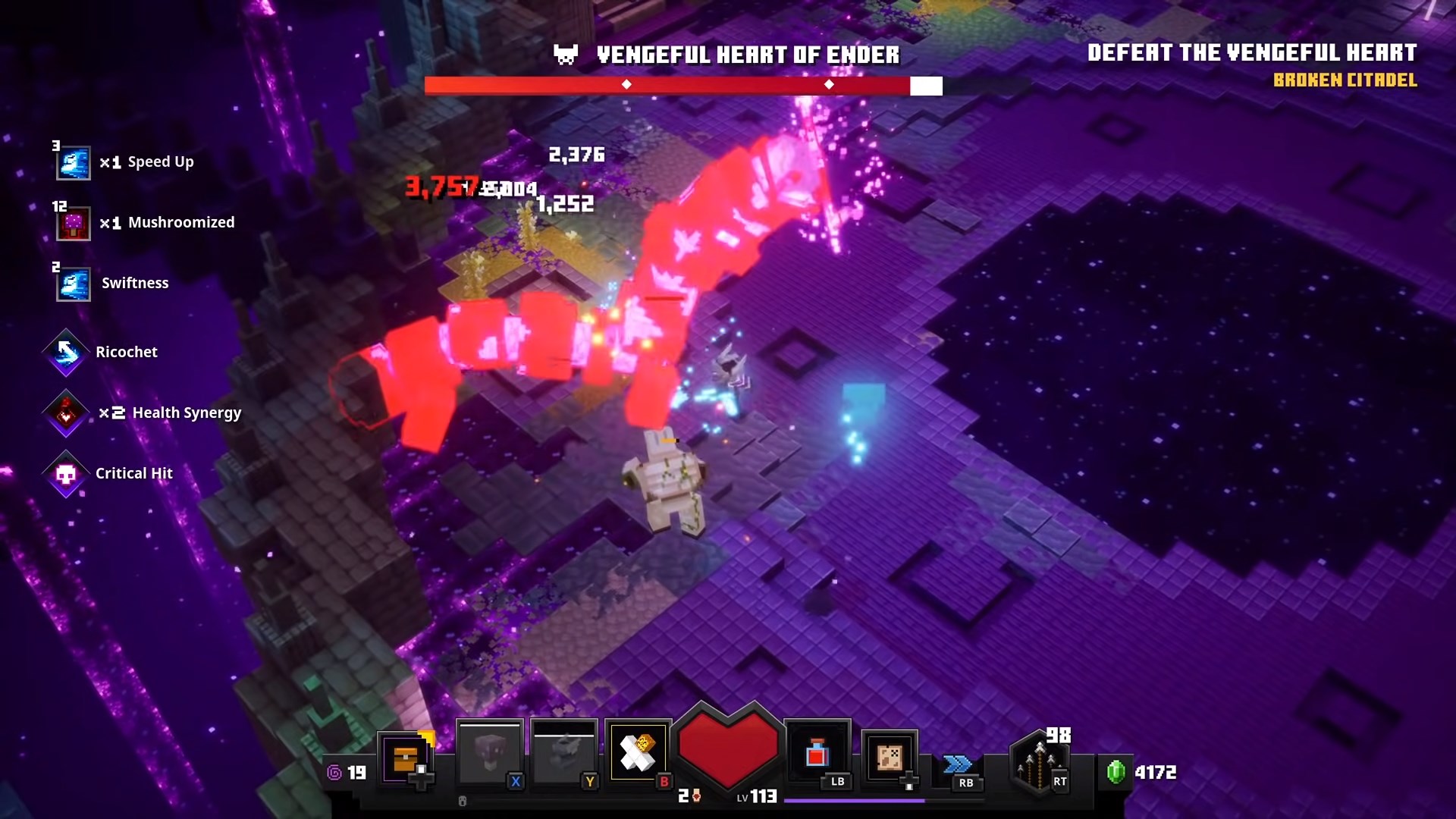Use the white cross artifact in the B slot
Image resolution: width=1456 pixels, height=819 pixels.
638,753
